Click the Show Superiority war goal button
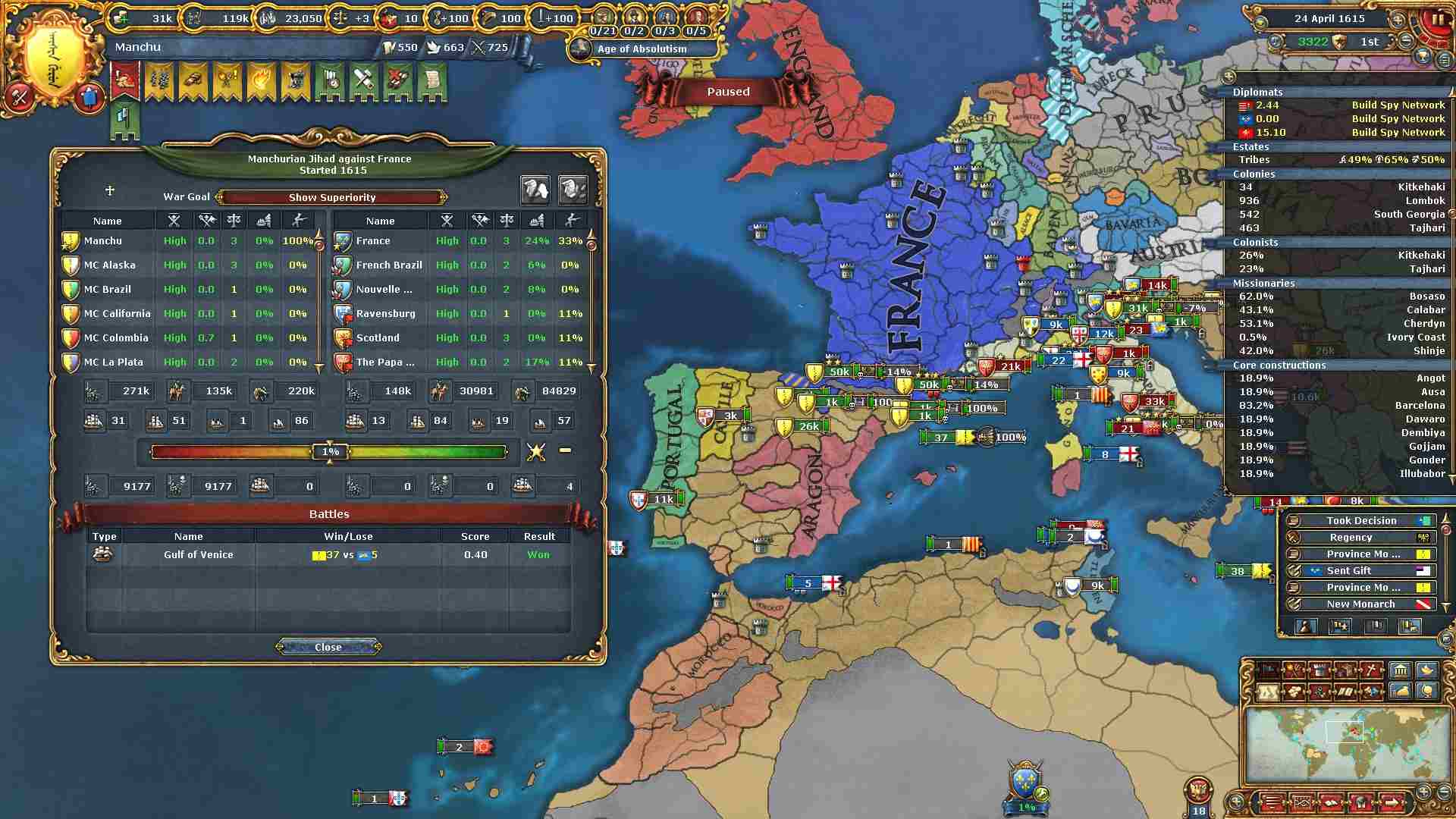The width and height of the screenshot is (1456, 819). 331,197
